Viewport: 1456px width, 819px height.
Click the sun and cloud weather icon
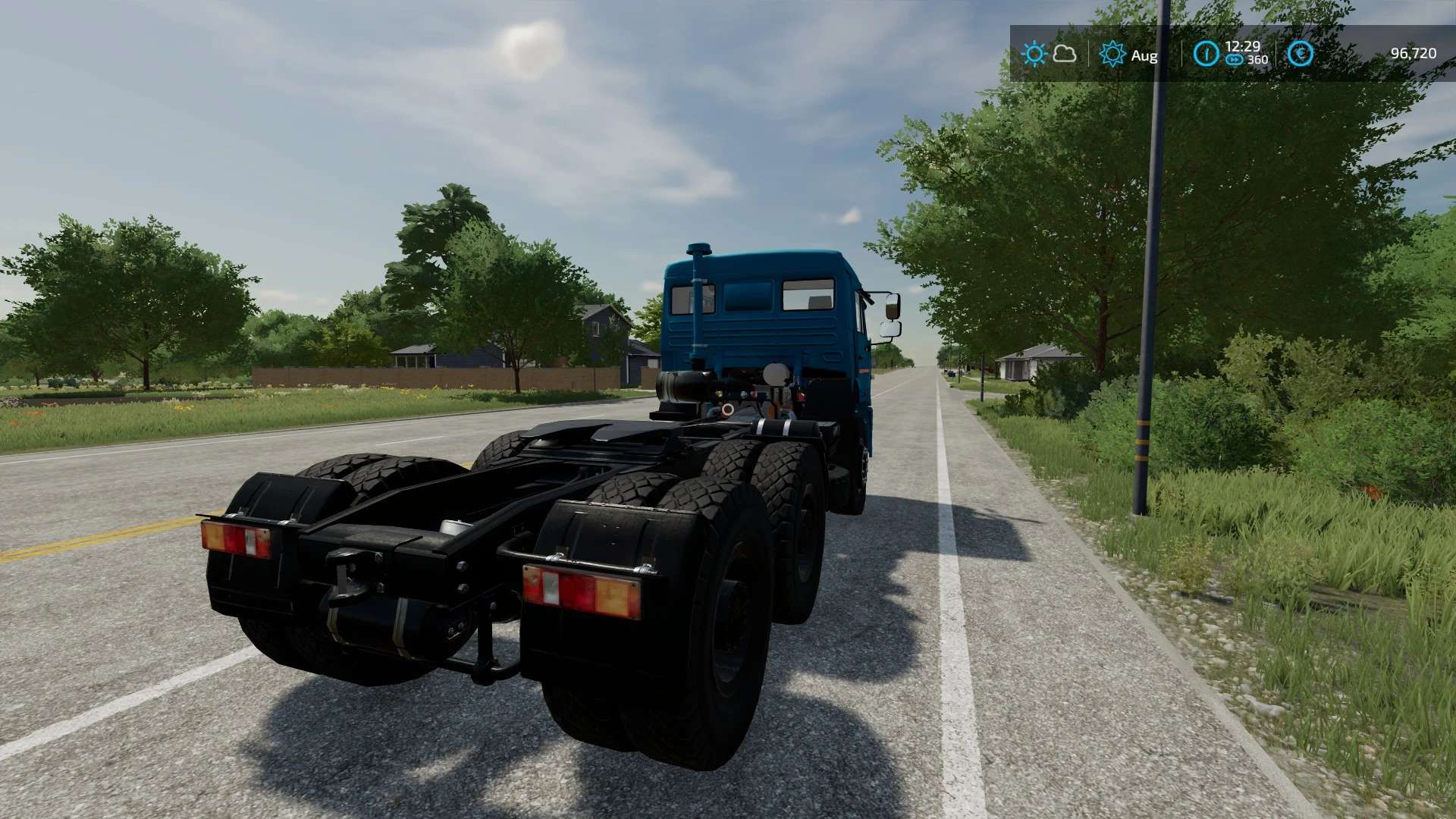coord(1048,54)
